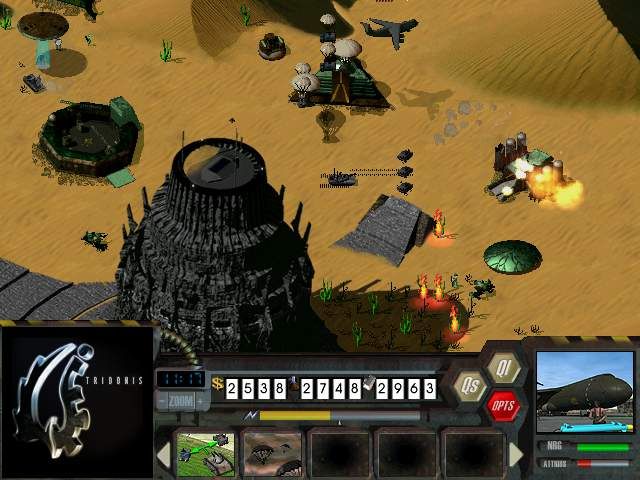This screenshot has height=480, width=640.
Task: Zoom out using the minus button
Action: (162, 403)
